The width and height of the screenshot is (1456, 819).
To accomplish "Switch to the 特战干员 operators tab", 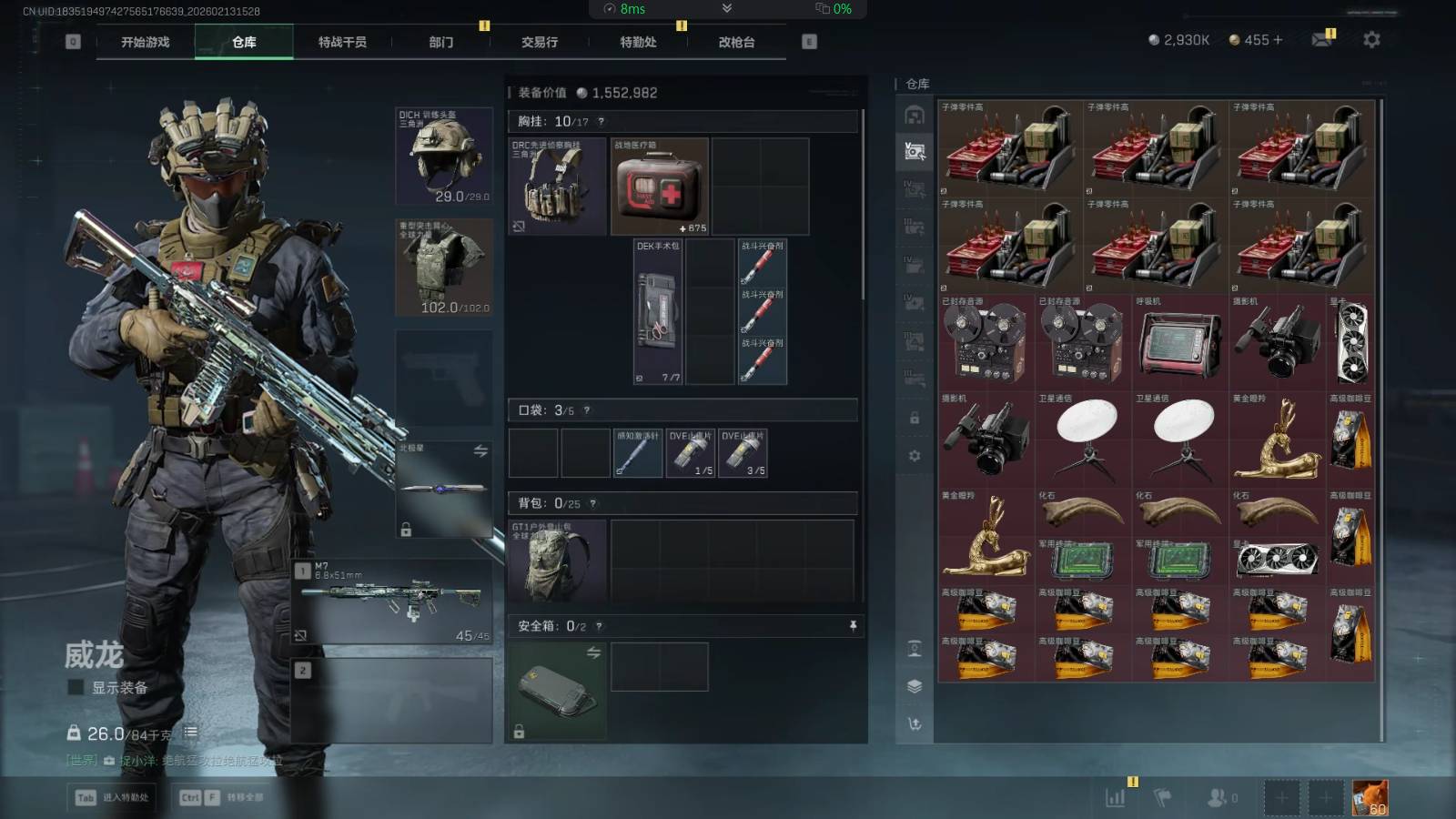I will pyautogui.click(x=342, y=42).
